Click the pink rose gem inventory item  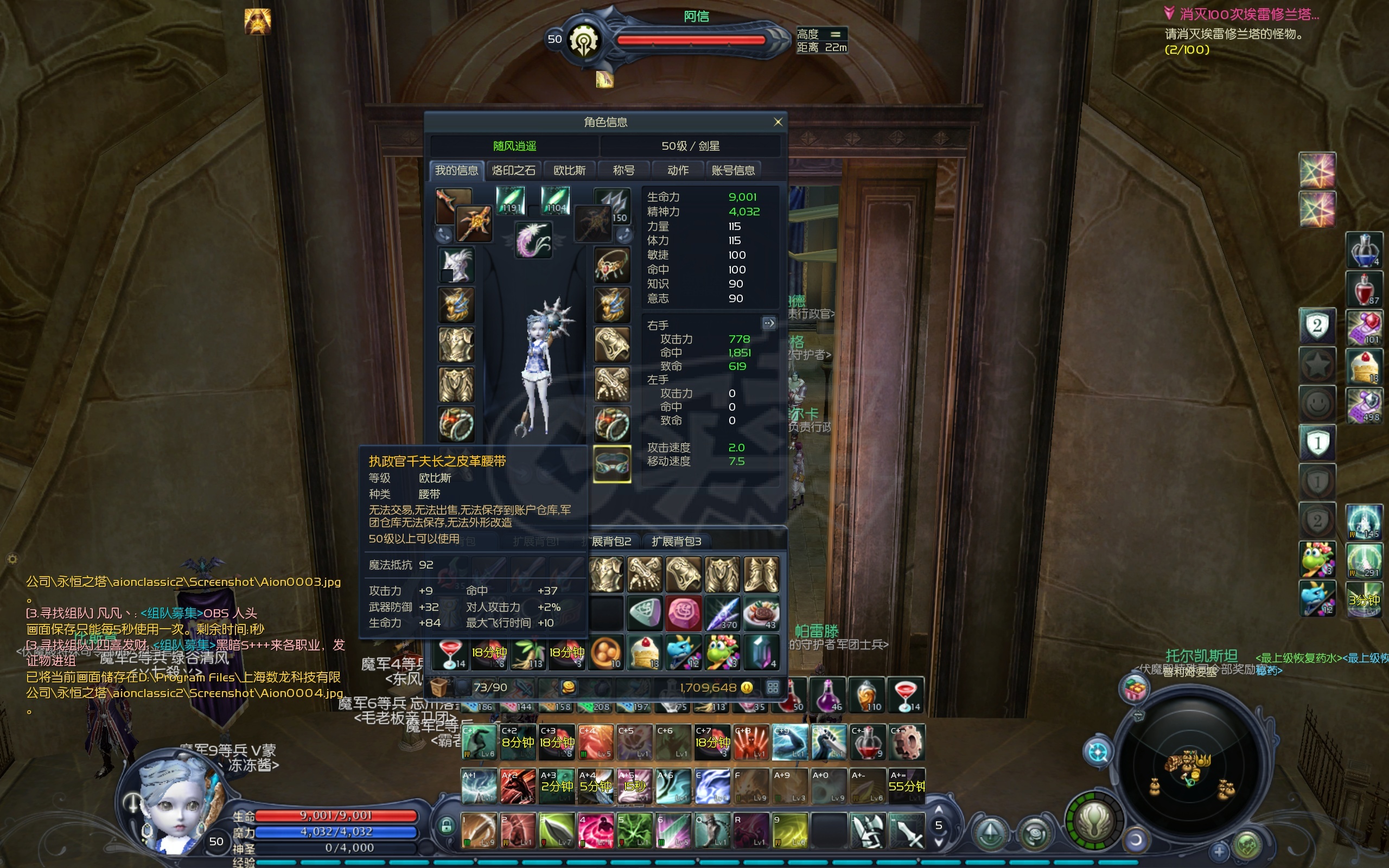[x=683, y=613]
